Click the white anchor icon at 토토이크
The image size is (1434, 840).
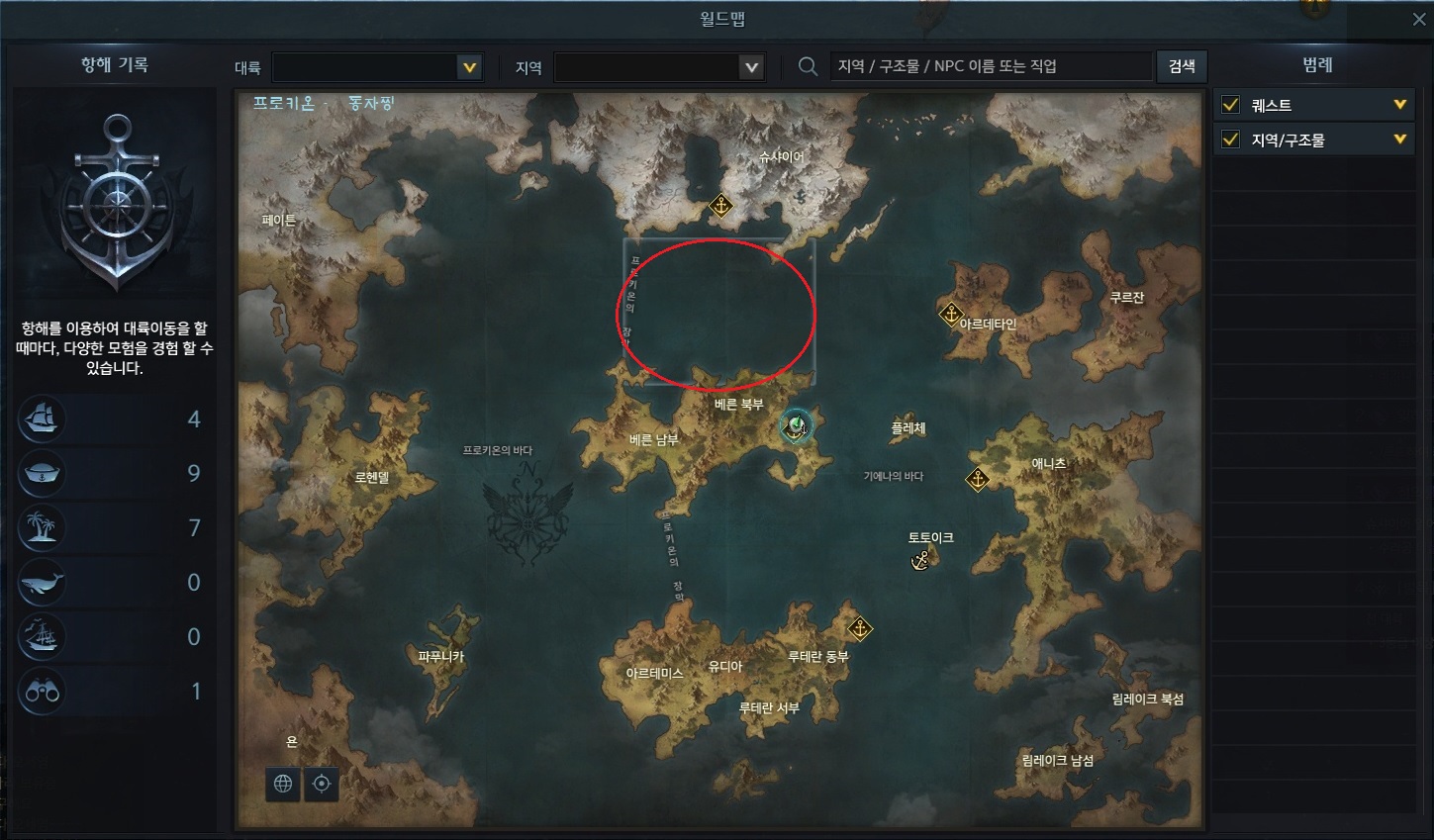click(920, 560)
